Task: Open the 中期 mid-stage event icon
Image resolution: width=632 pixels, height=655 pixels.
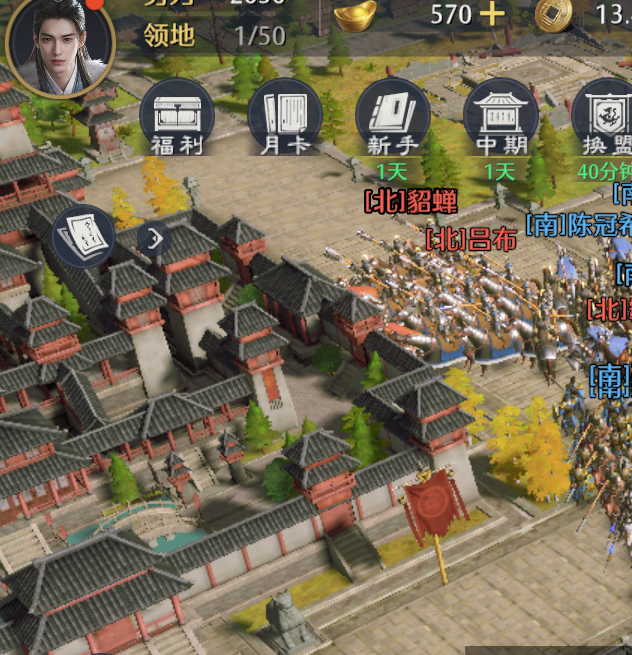Action: 501,117
